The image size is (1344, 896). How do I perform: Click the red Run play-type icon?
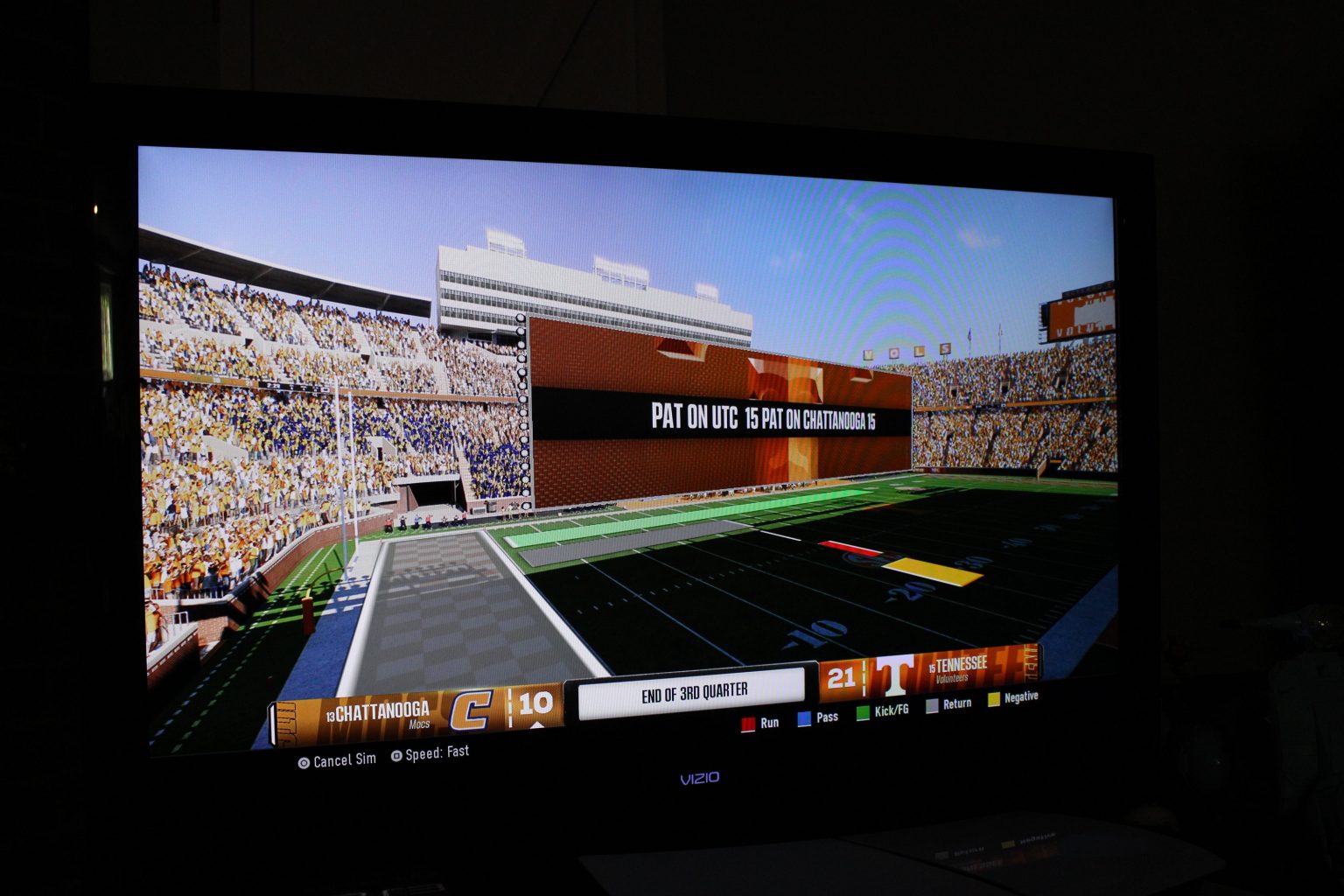pos(747,724)
